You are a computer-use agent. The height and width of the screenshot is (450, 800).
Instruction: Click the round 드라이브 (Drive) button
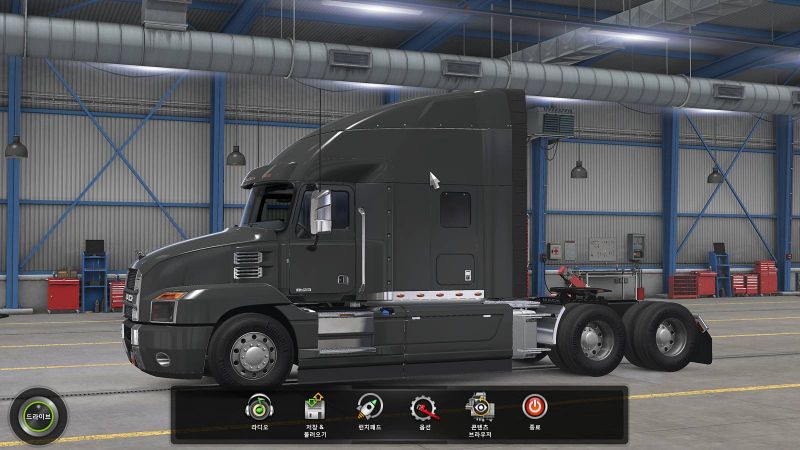[38, 415]
